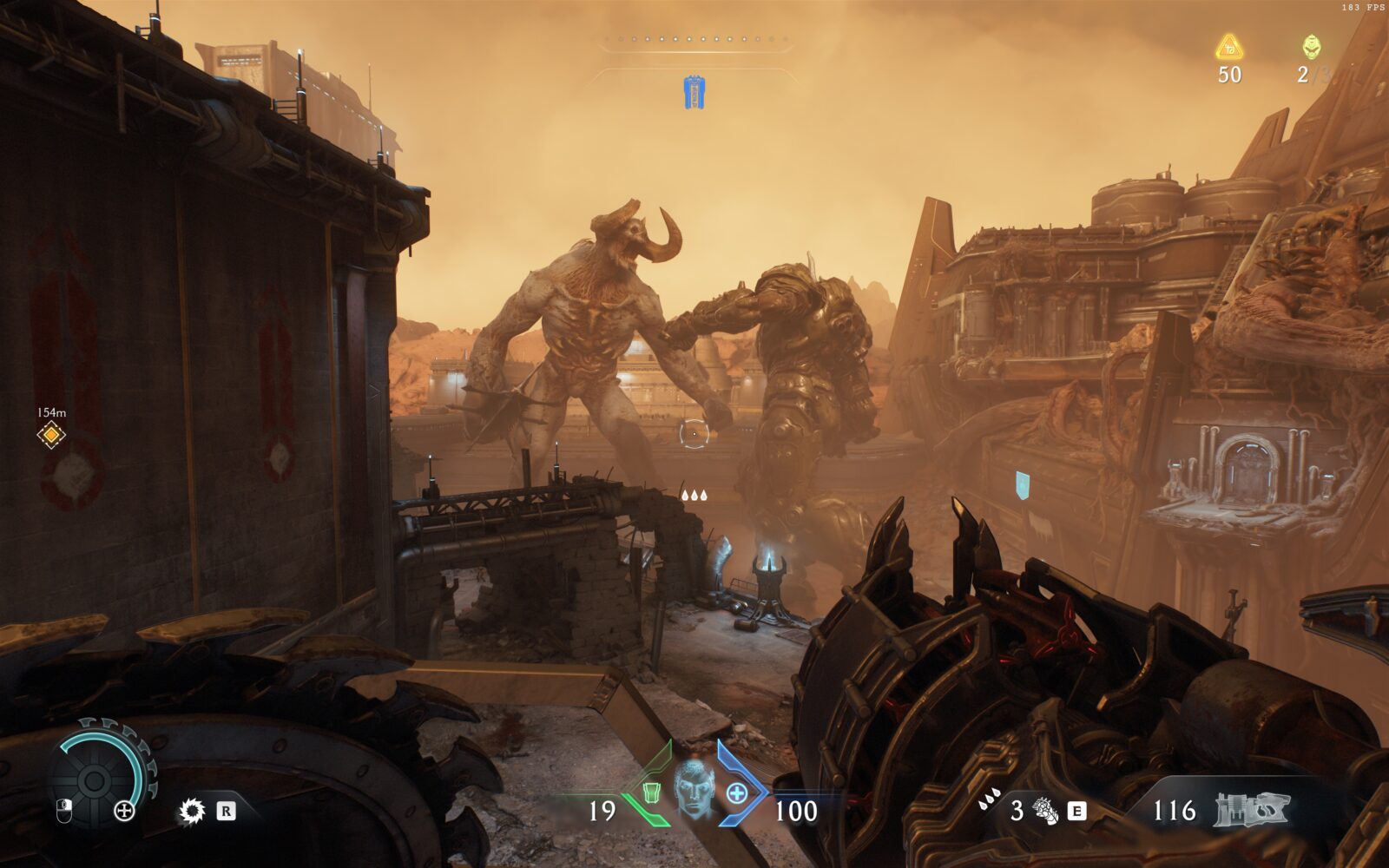Click the green helmet secrets icon
1389x868 pixels.
click(1310, 47)
